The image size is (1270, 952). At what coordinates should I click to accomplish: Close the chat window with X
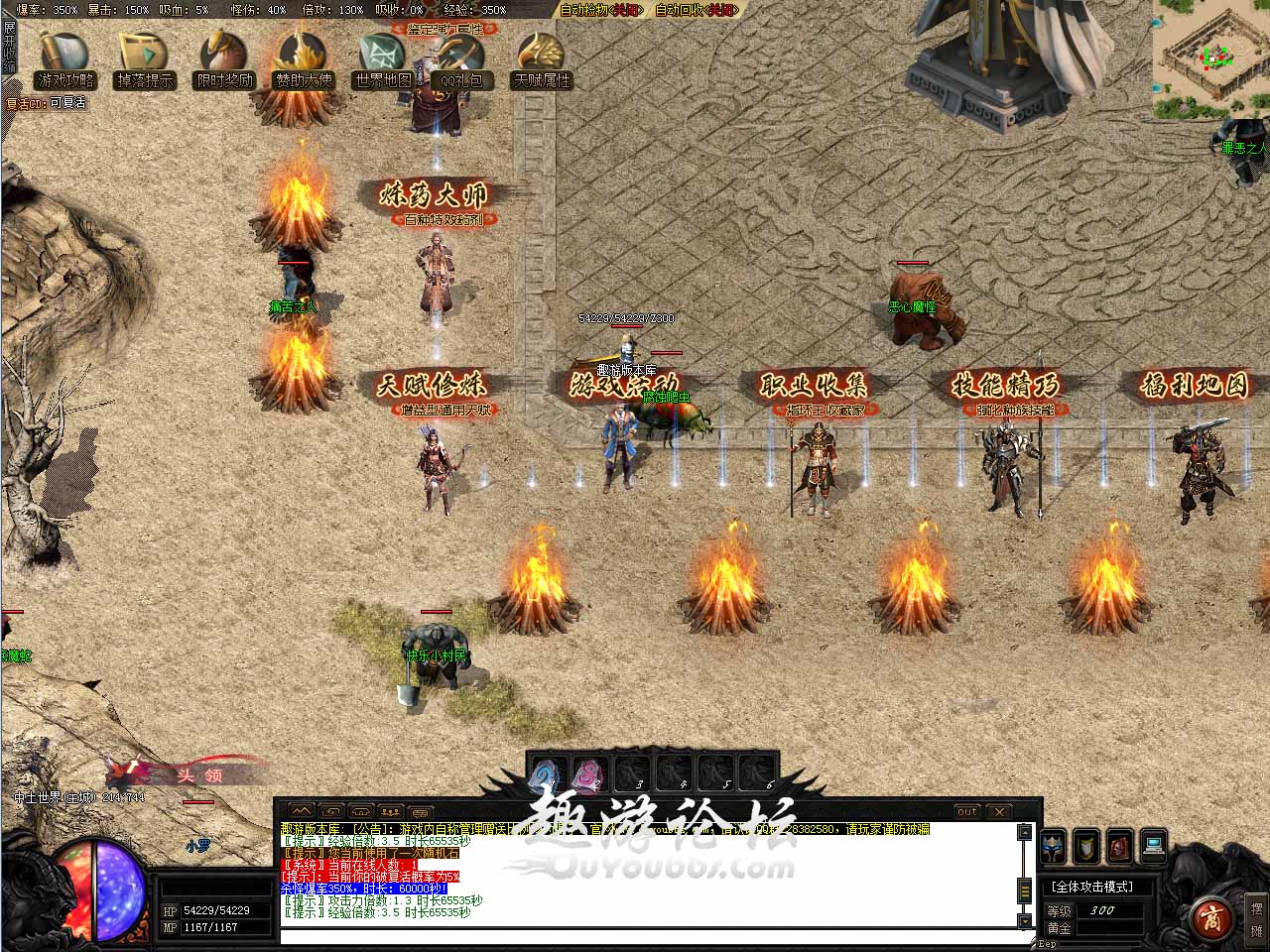click(1000, 811)
